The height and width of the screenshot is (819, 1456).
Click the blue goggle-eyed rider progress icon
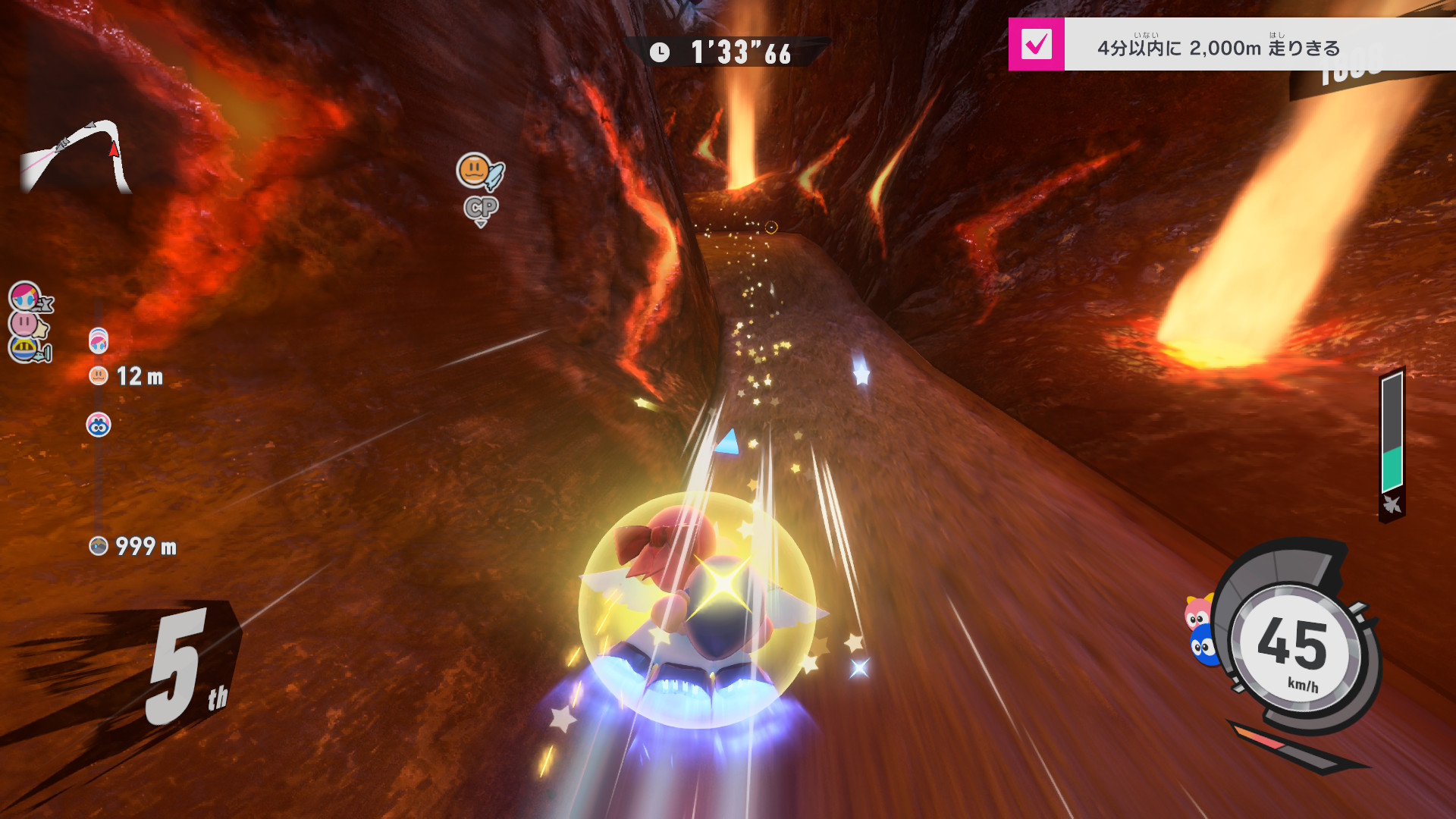[x=99, y=425]
